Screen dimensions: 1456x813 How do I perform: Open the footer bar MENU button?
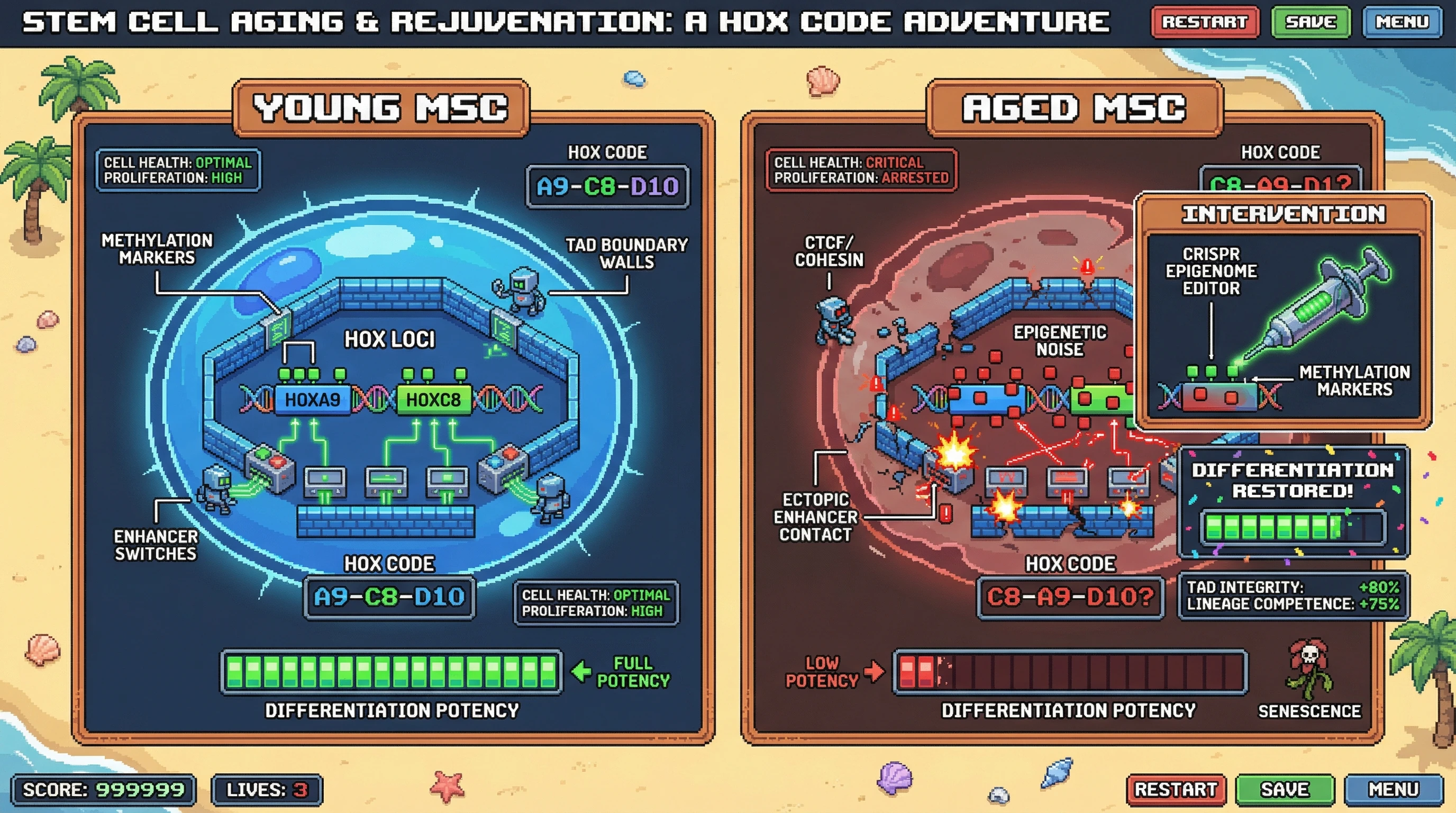click(x=1393, y=789)
